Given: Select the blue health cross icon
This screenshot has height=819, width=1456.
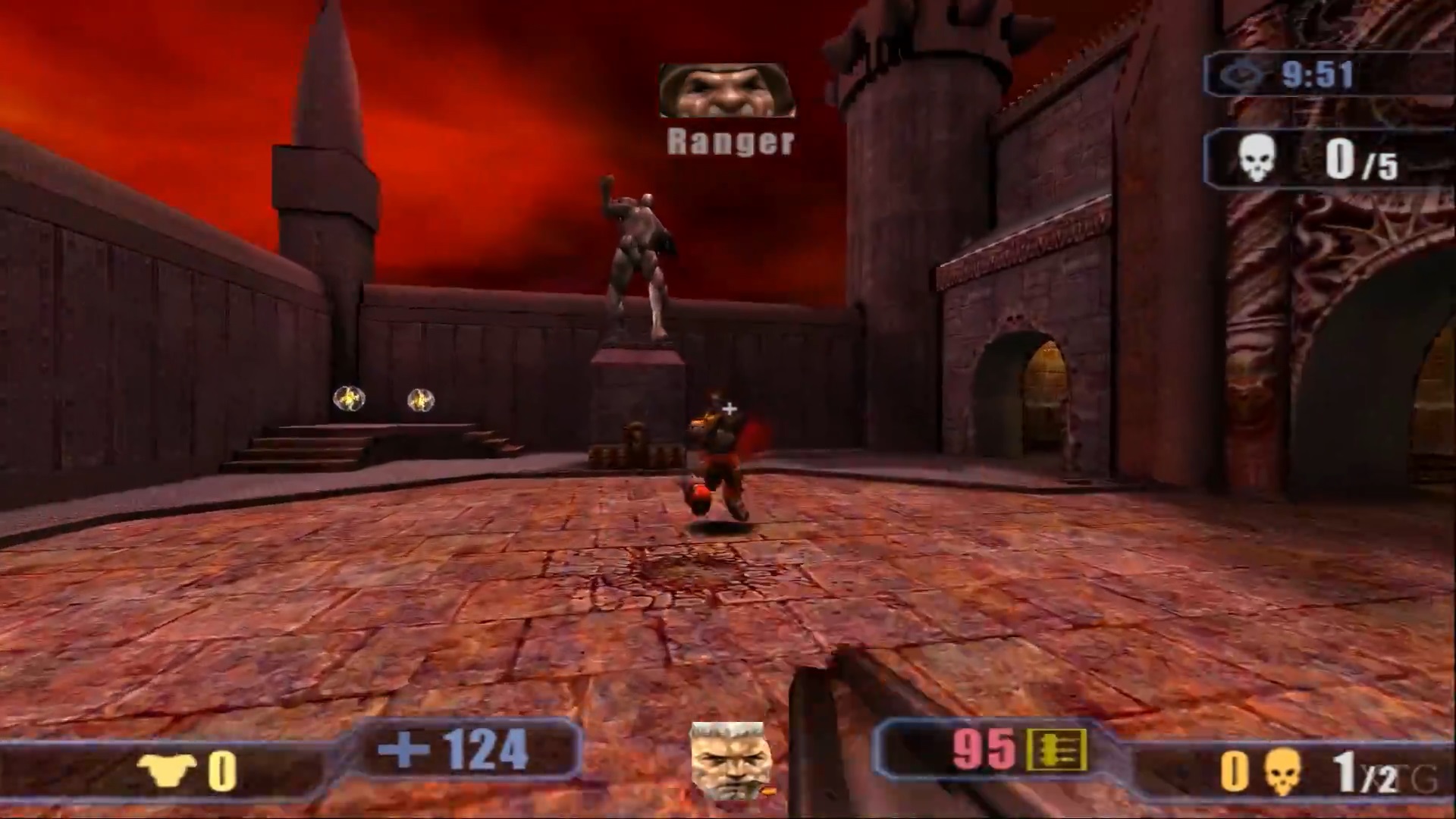Looking at the screenshot, I should pos(403,748).
